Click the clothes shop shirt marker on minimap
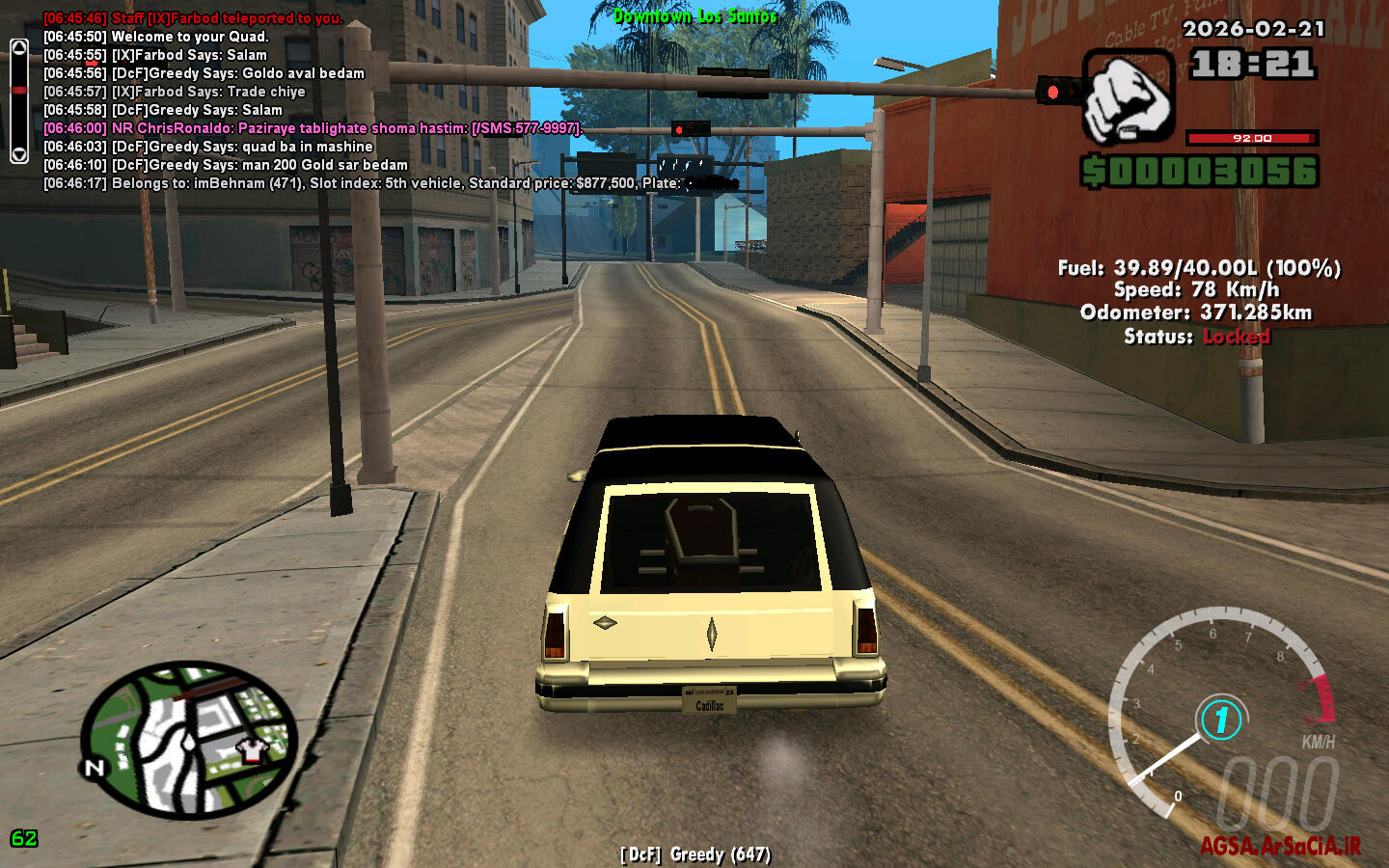 coord(253,749)
